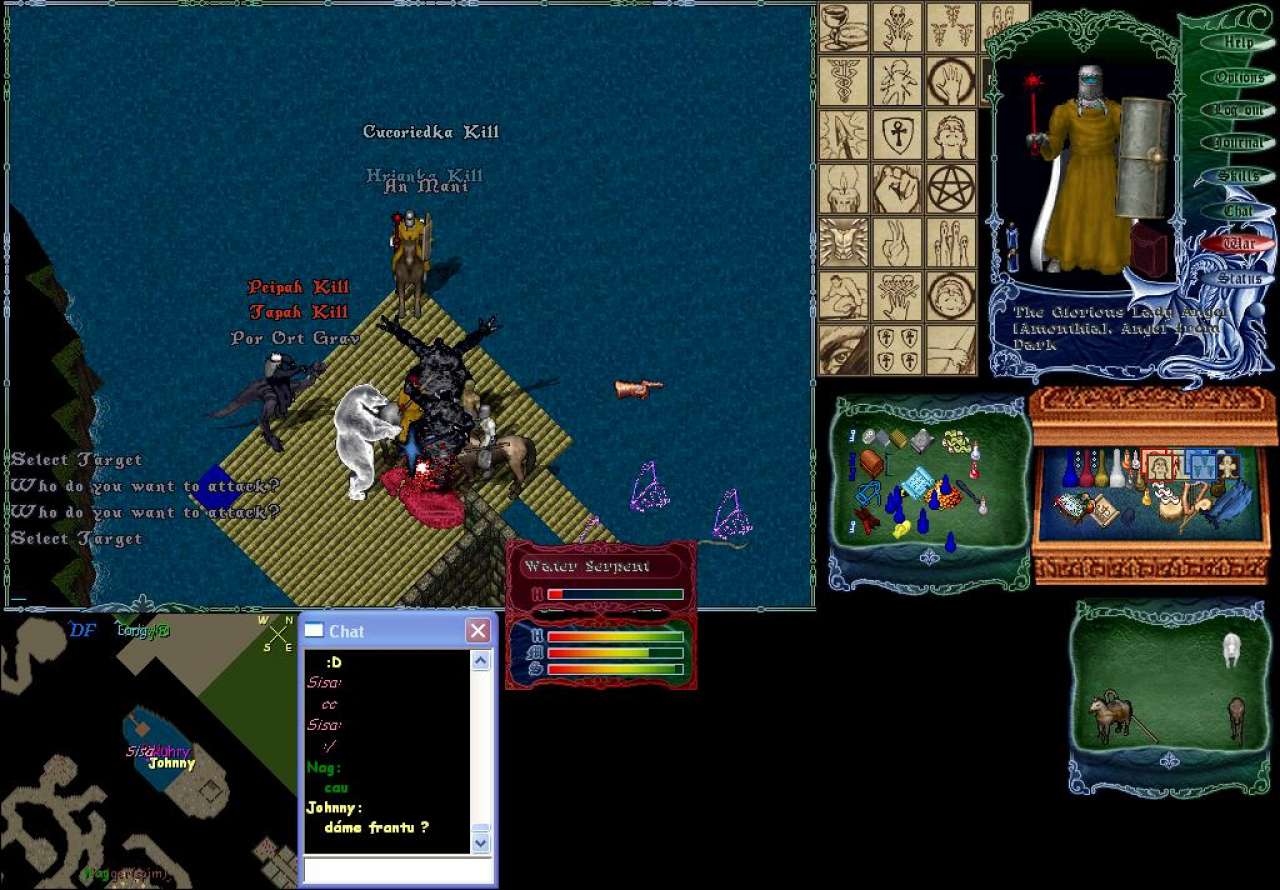Activate the ankh shield spell icon

pos(897,135)
